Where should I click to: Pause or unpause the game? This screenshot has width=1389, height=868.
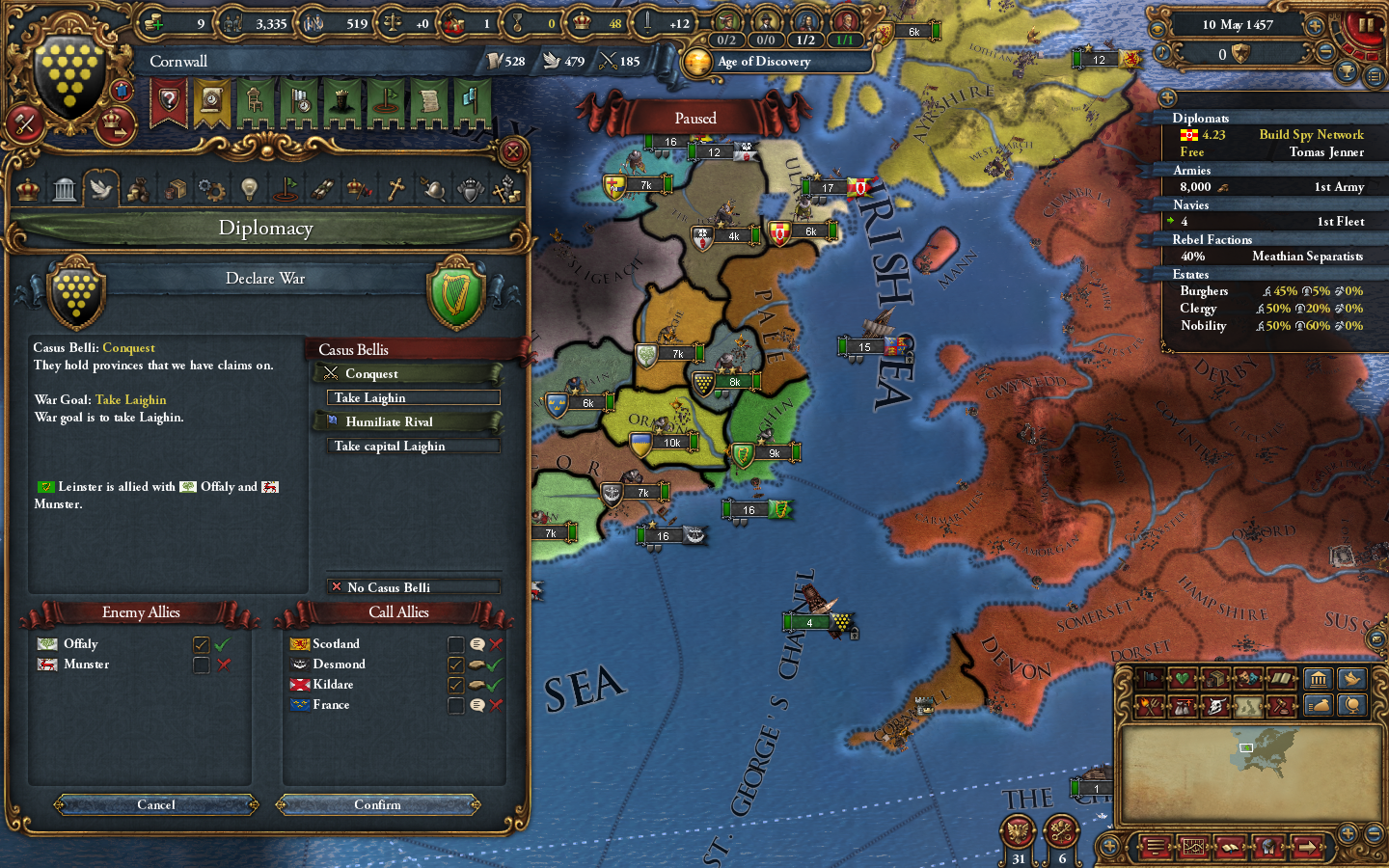1368,26
